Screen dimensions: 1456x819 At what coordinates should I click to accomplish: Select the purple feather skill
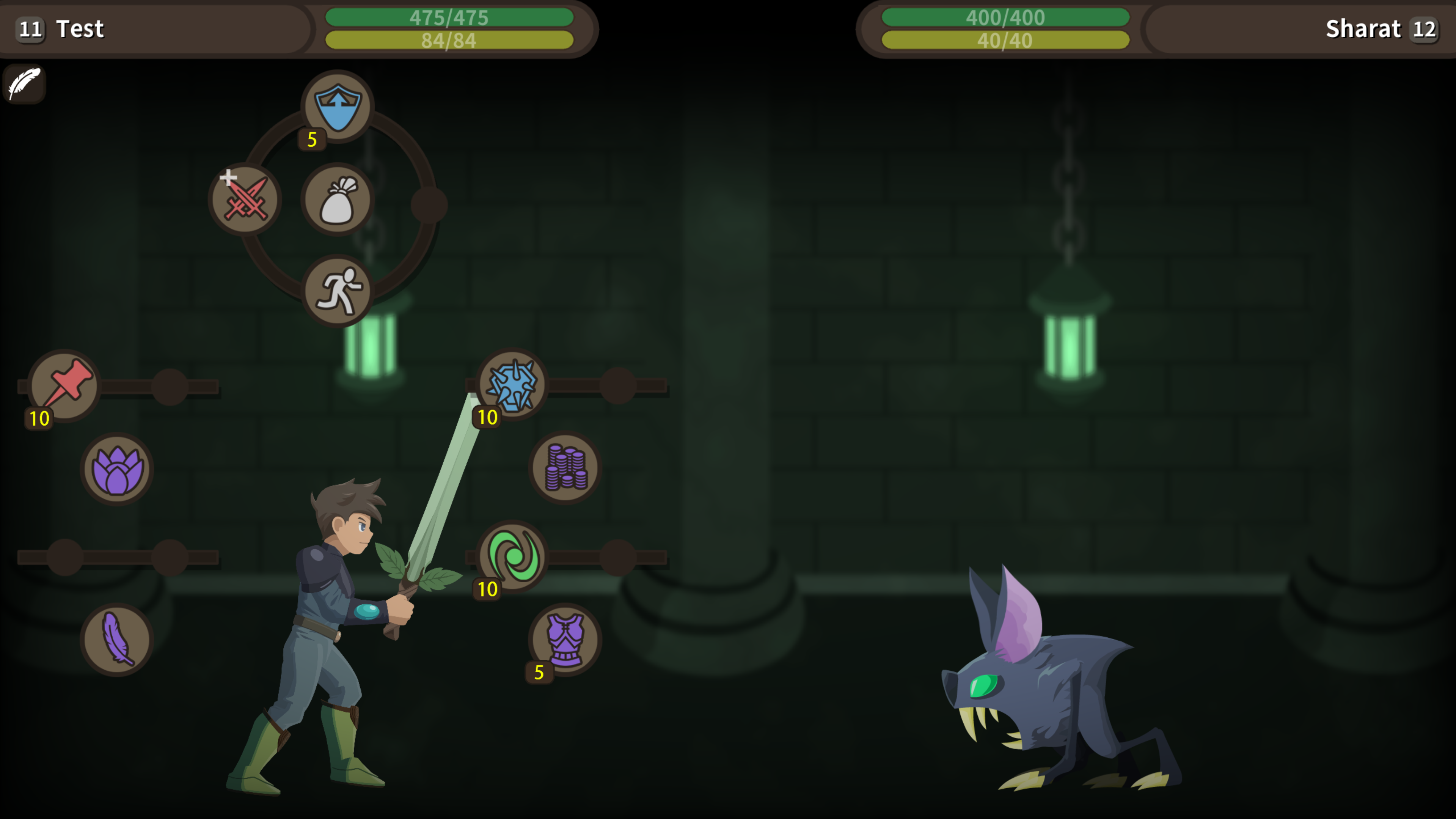tap(116, 639)
